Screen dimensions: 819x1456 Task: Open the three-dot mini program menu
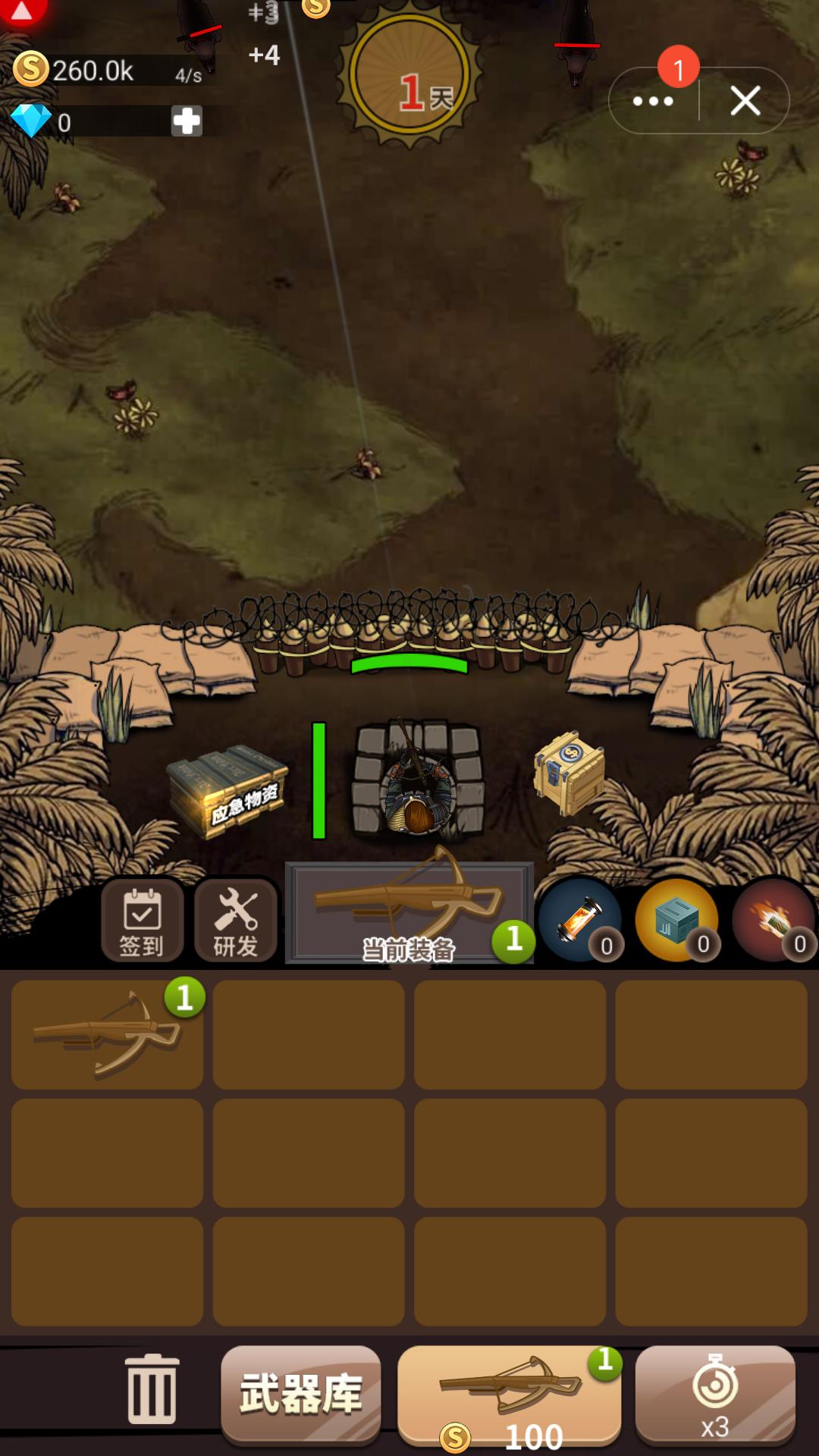(653, 101)
